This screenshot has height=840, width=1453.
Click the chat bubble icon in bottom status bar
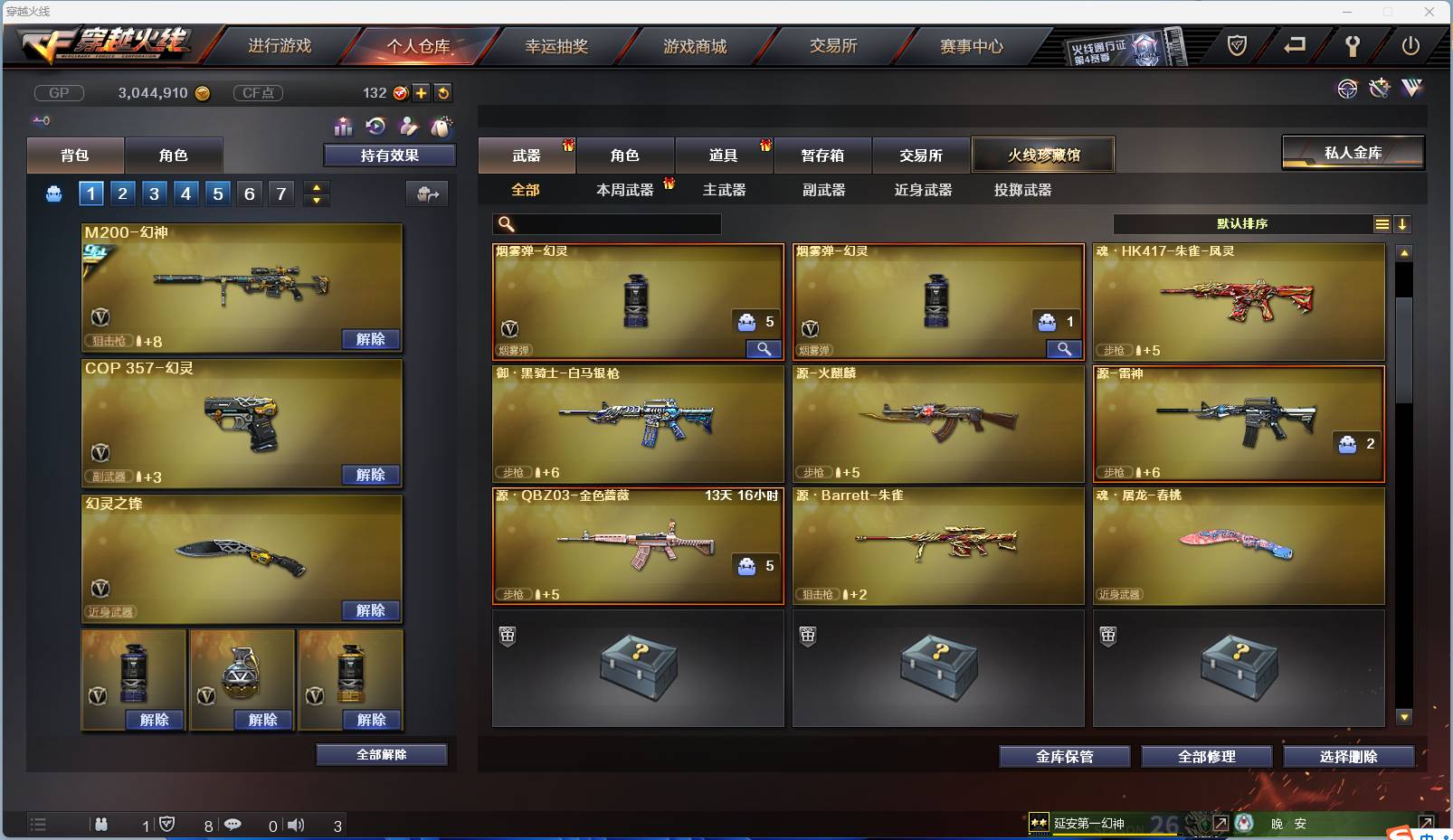[233, 824]
